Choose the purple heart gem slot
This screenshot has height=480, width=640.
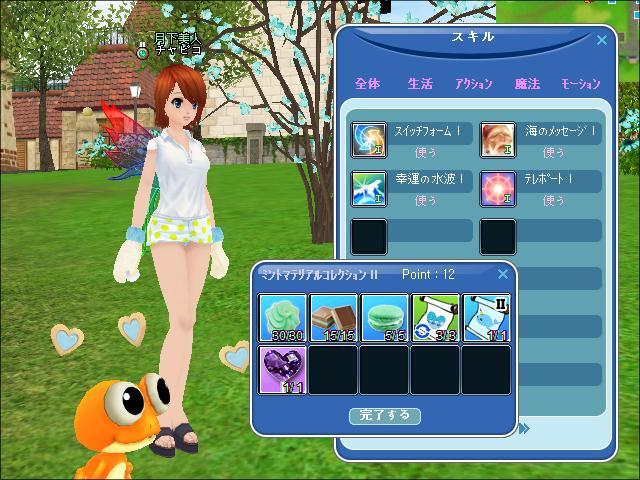pos(284,369)
